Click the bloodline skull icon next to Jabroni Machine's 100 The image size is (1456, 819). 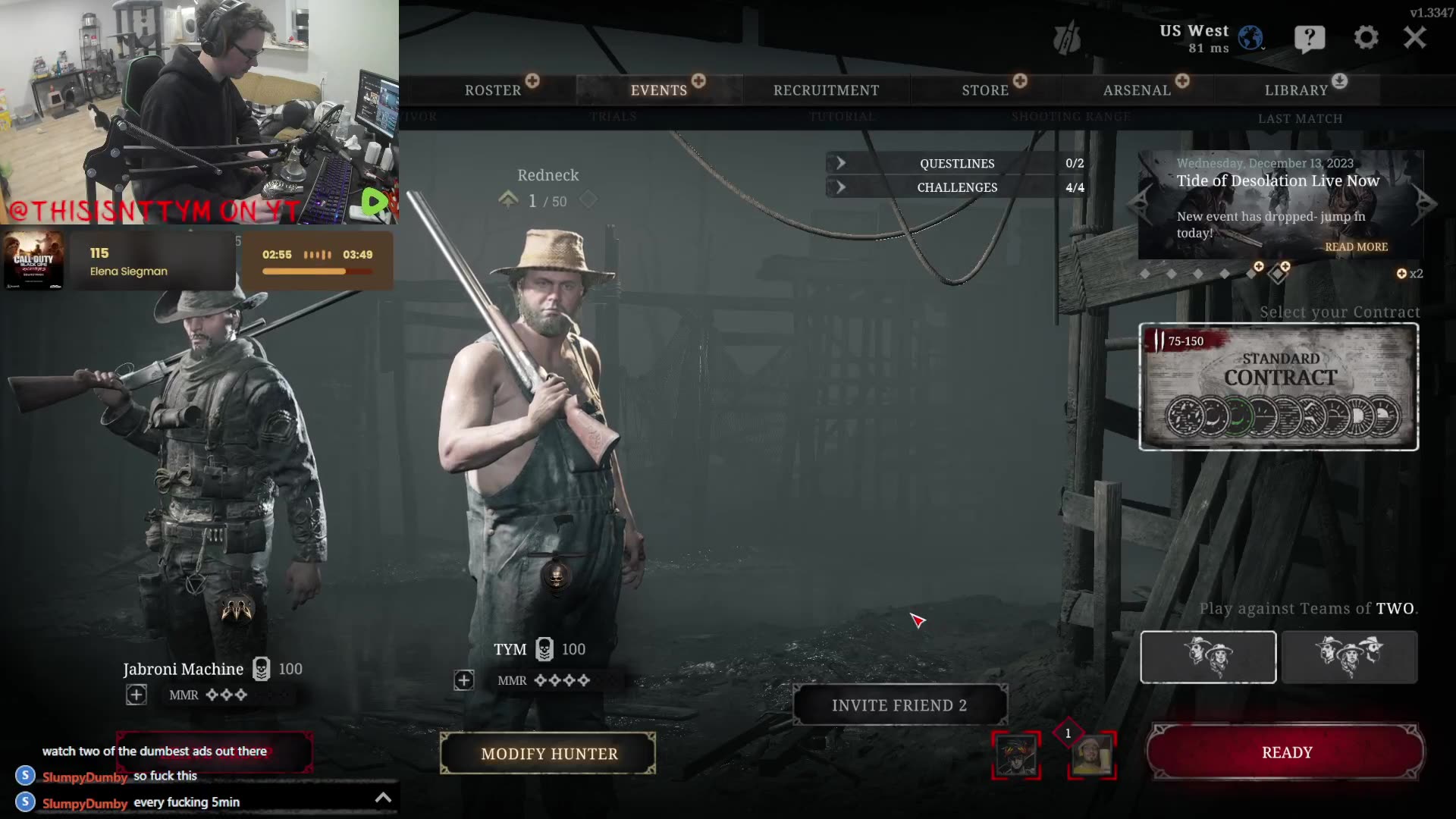pos(261,669)
